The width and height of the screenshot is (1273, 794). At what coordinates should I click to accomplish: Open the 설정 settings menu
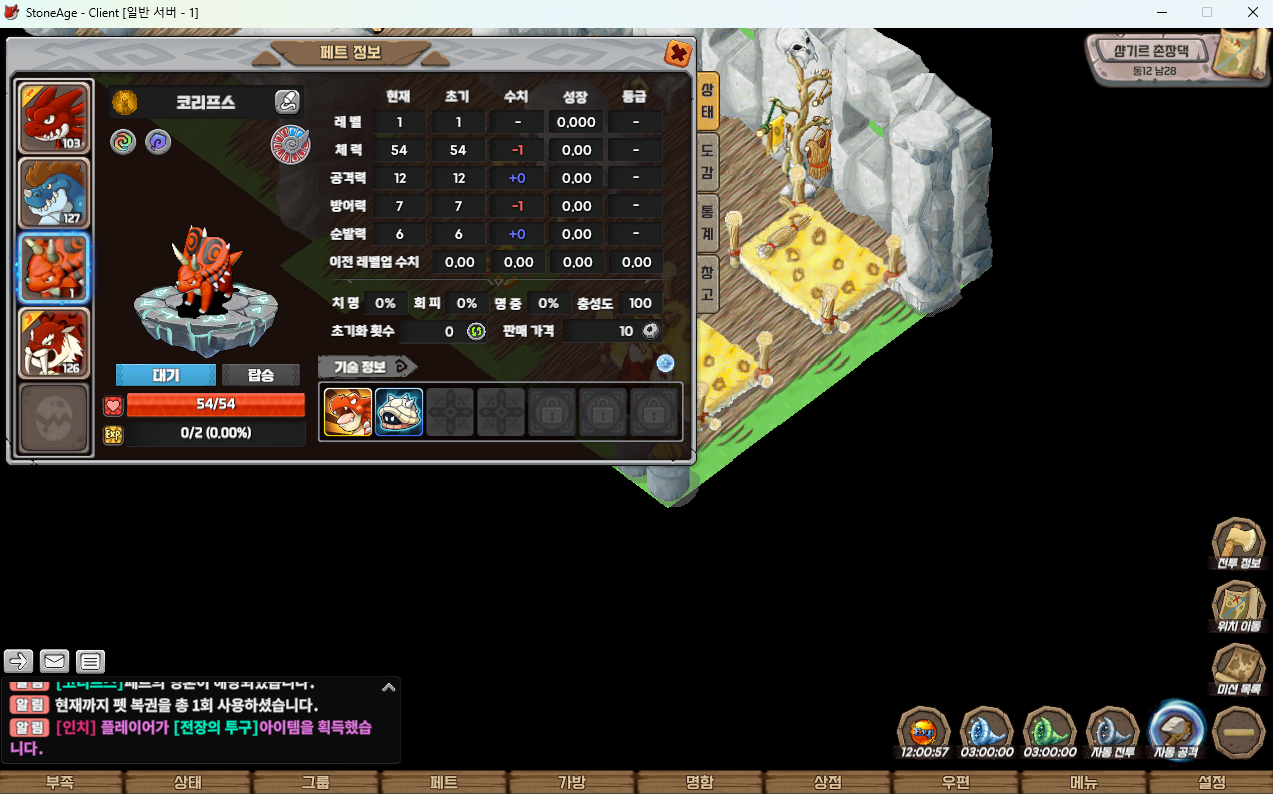click(x=1210, y=782)
